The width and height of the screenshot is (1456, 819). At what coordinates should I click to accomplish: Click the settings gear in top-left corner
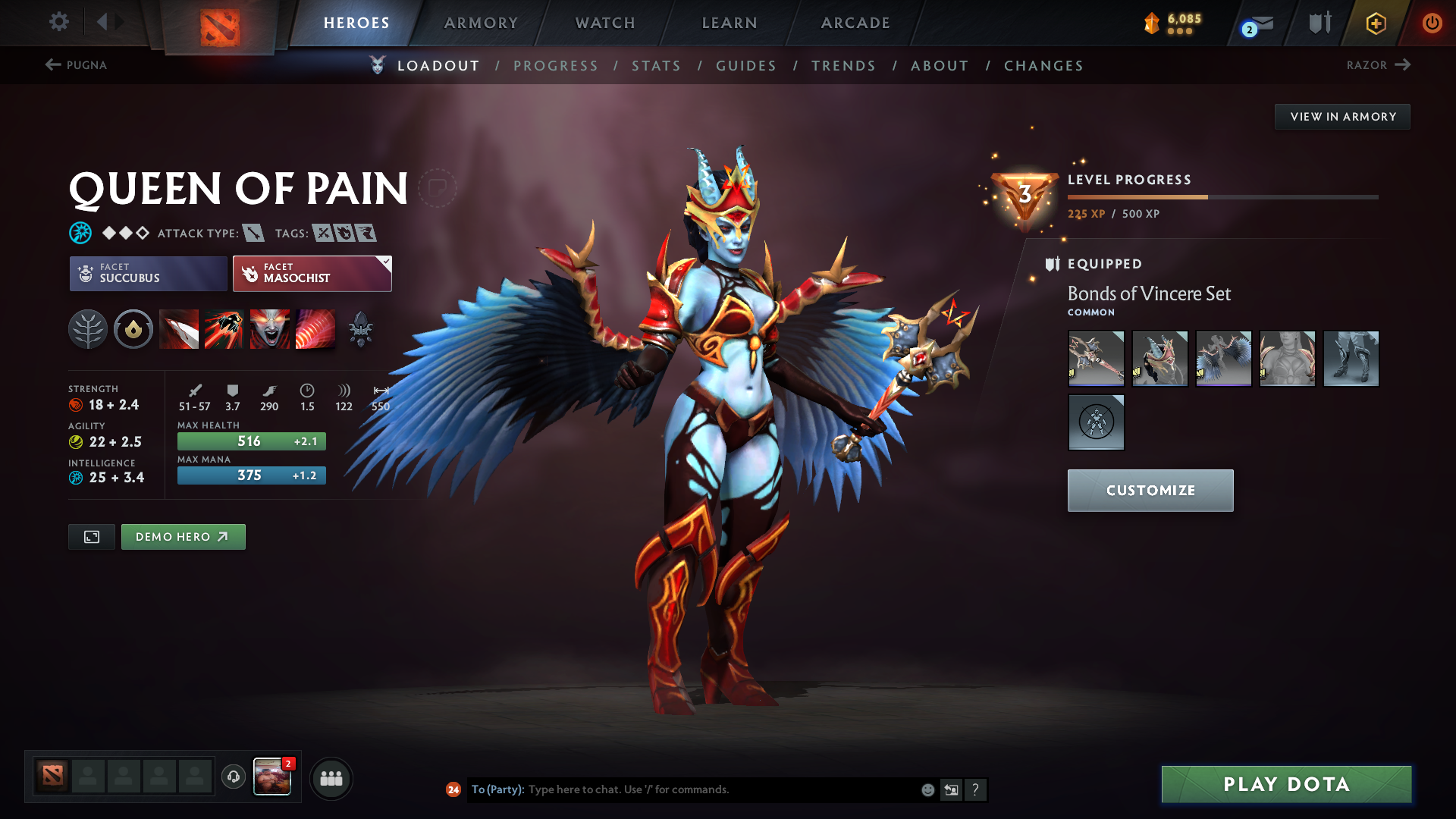59,22
